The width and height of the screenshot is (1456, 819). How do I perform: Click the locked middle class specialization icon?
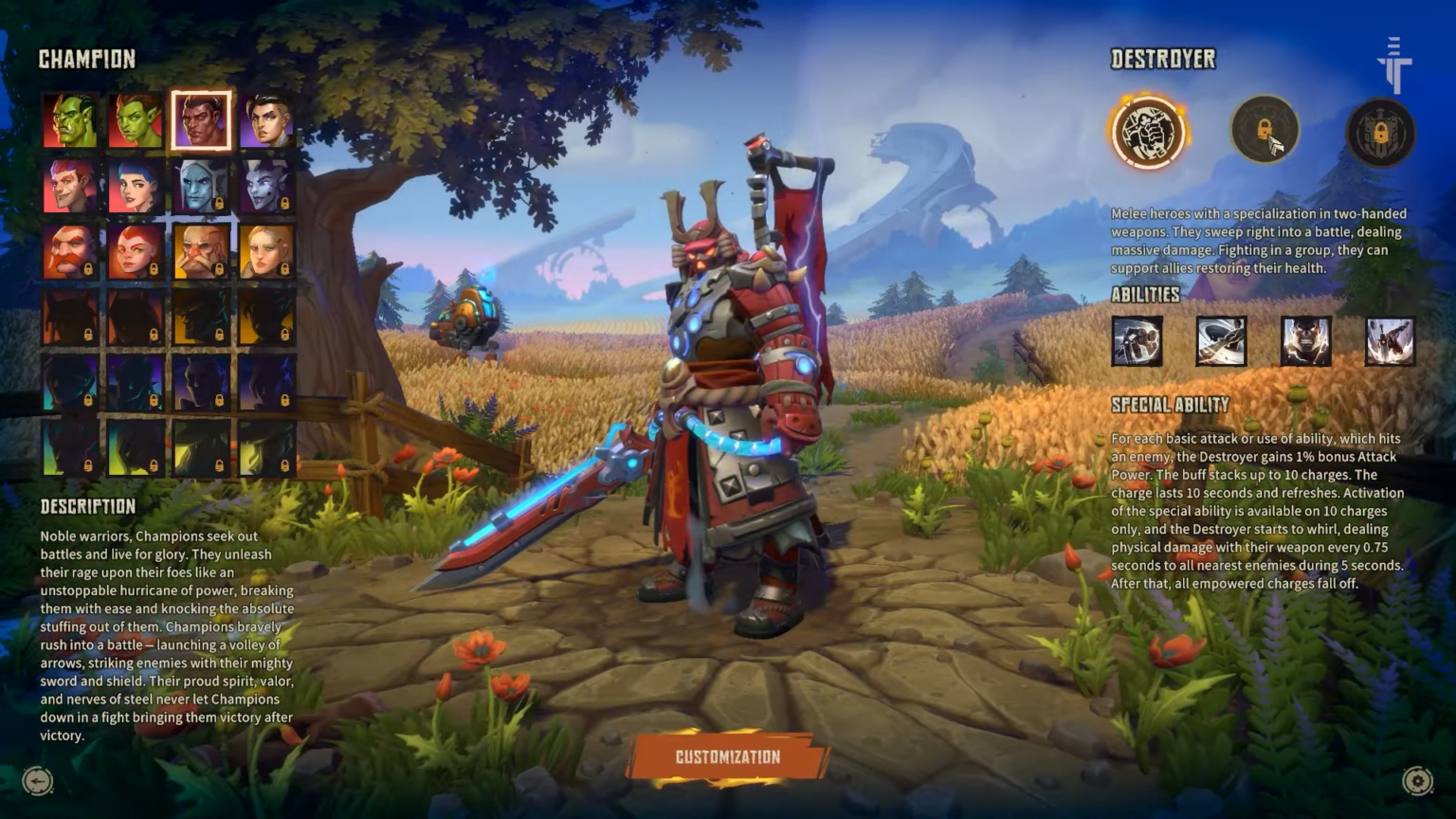click(1265, 133)
